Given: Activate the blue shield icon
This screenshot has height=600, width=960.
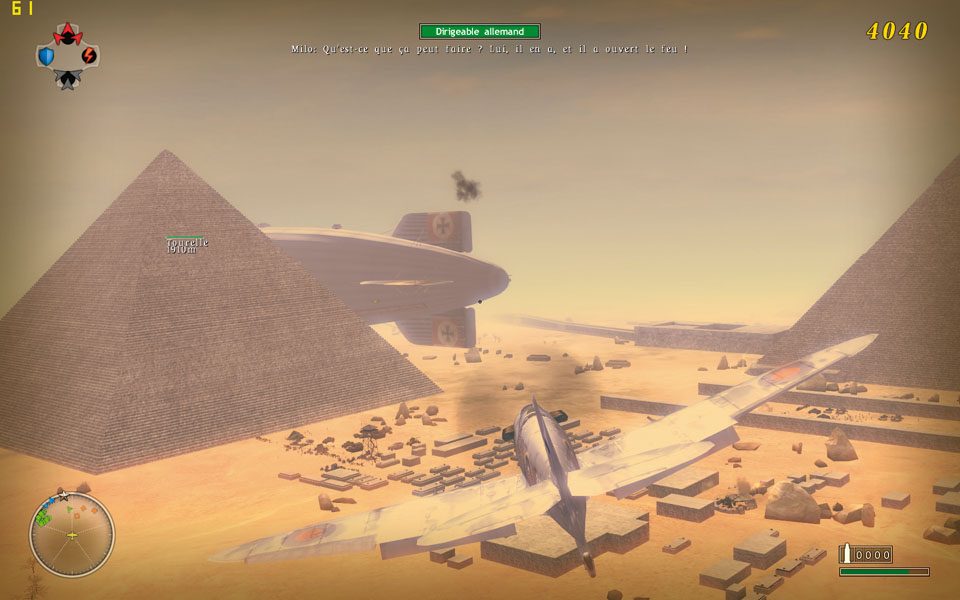Looking at the screenshot, I should (46, 56).
